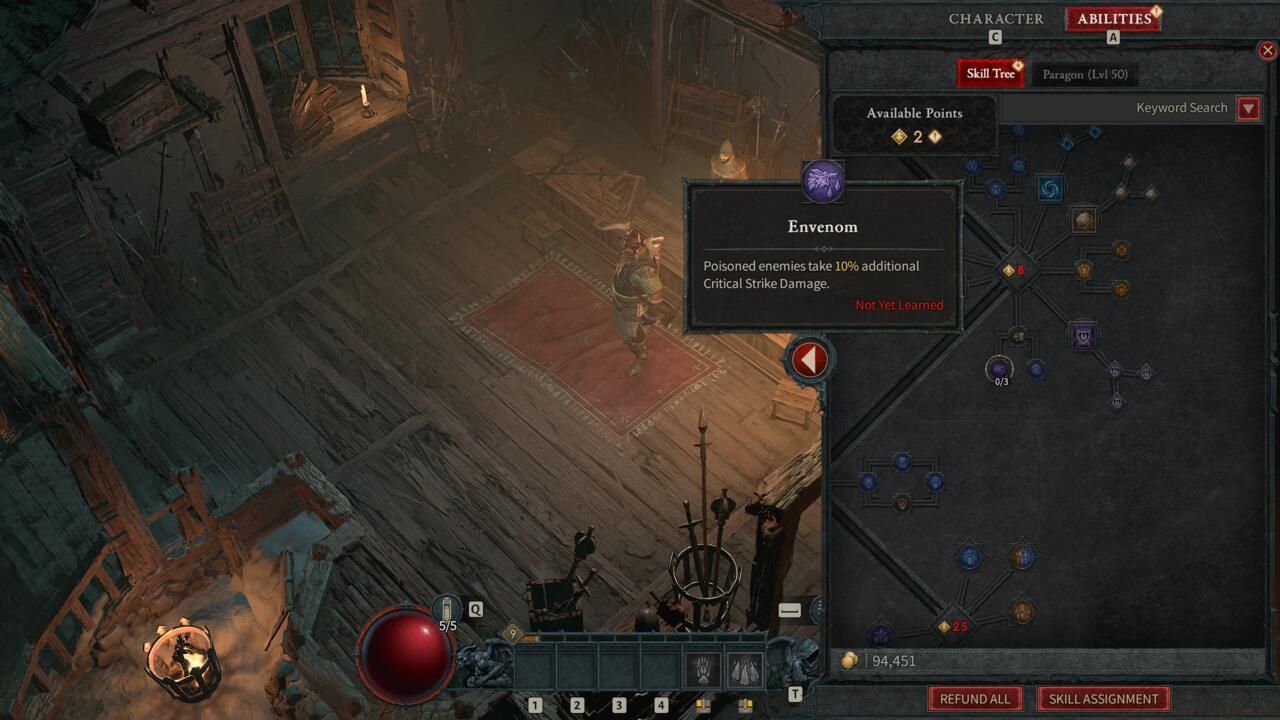Expand the Keyword Search dropdown arrow
Image resolution: width=1280 pixels, height=720 pixels.
[x=1248, y=108]
